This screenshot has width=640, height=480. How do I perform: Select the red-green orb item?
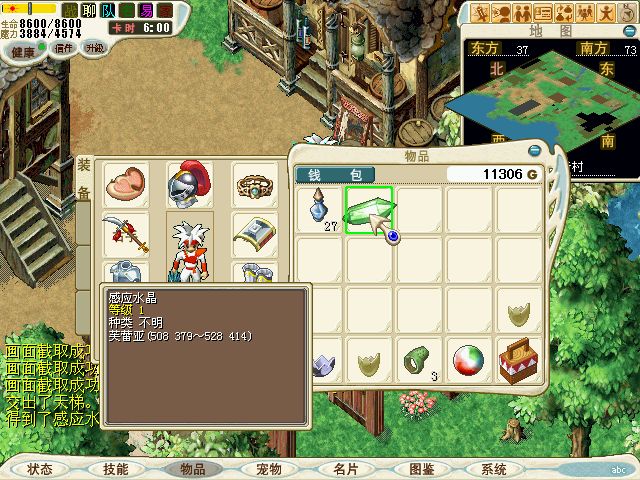(468, 359)
